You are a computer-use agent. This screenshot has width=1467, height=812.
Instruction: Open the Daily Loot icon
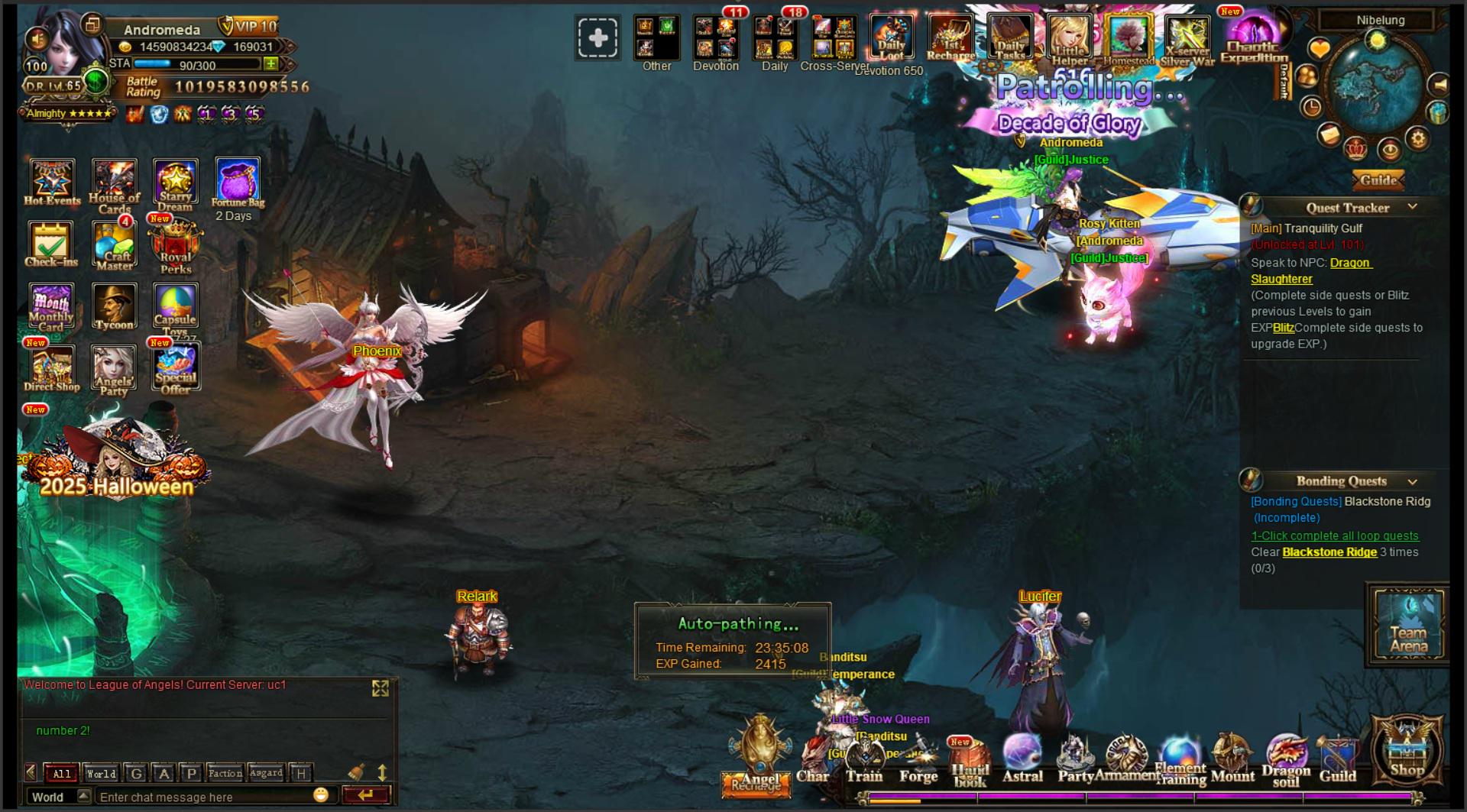[891, 37]
